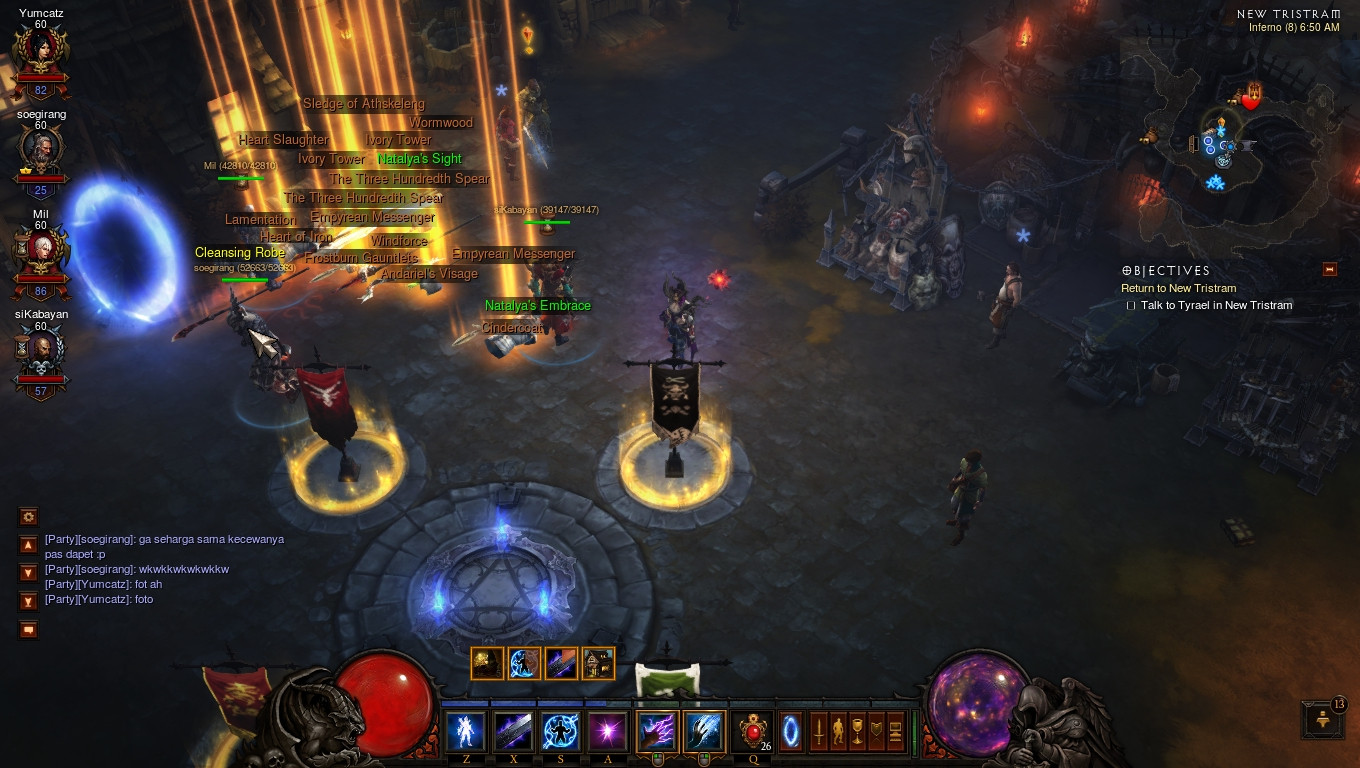This screenshot has width=1360, height=768.
Task: Click the frost skill on the right-mouse slot
Action: point(703,730)
